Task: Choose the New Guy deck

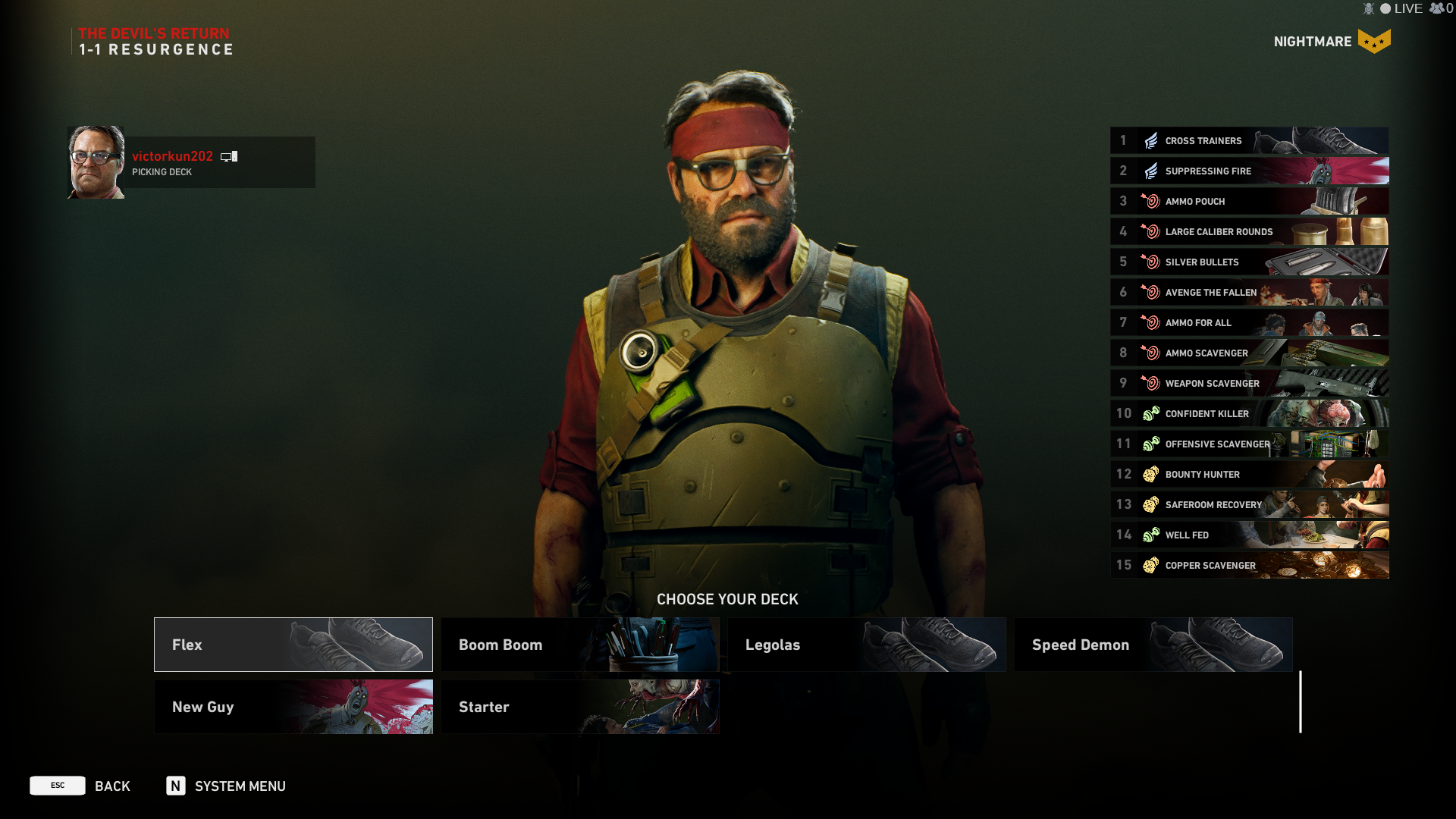Action: 293,707
